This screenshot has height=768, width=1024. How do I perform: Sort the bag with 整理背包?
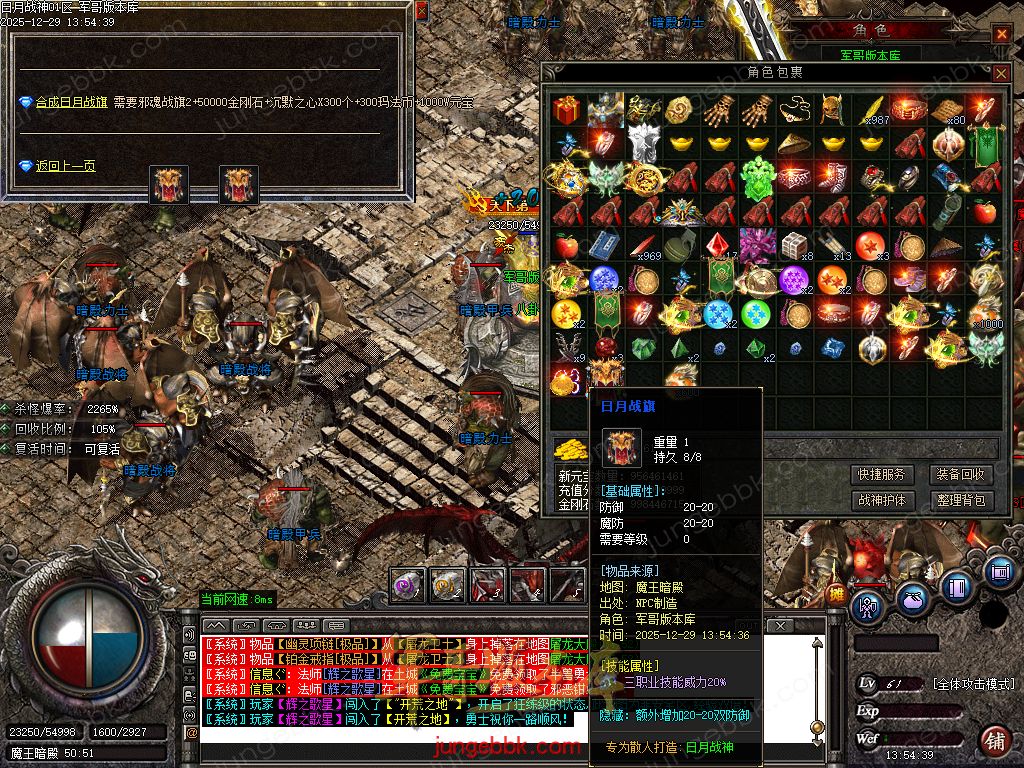pos(961,500)
